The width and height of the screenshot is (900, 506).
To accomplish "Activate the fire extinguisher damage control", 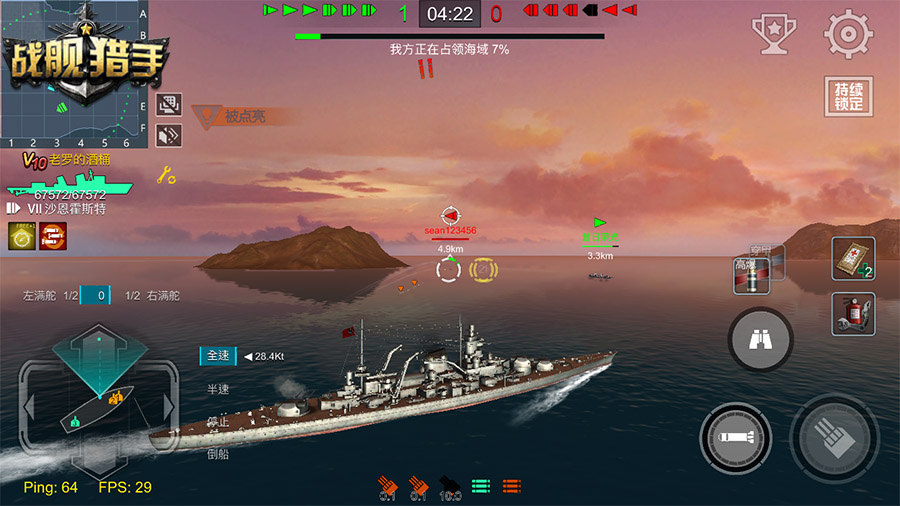I will 852,313.
